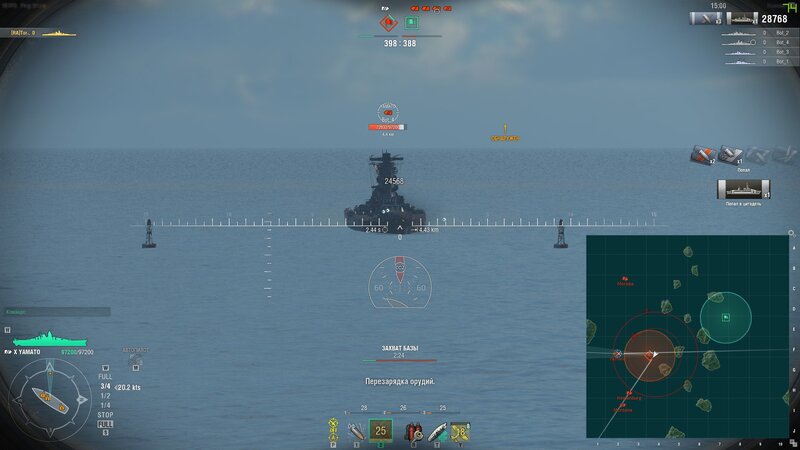The height and width of the screenshot is (450, 800).
Task: Open the chat command field
Action: coord(56,311)
